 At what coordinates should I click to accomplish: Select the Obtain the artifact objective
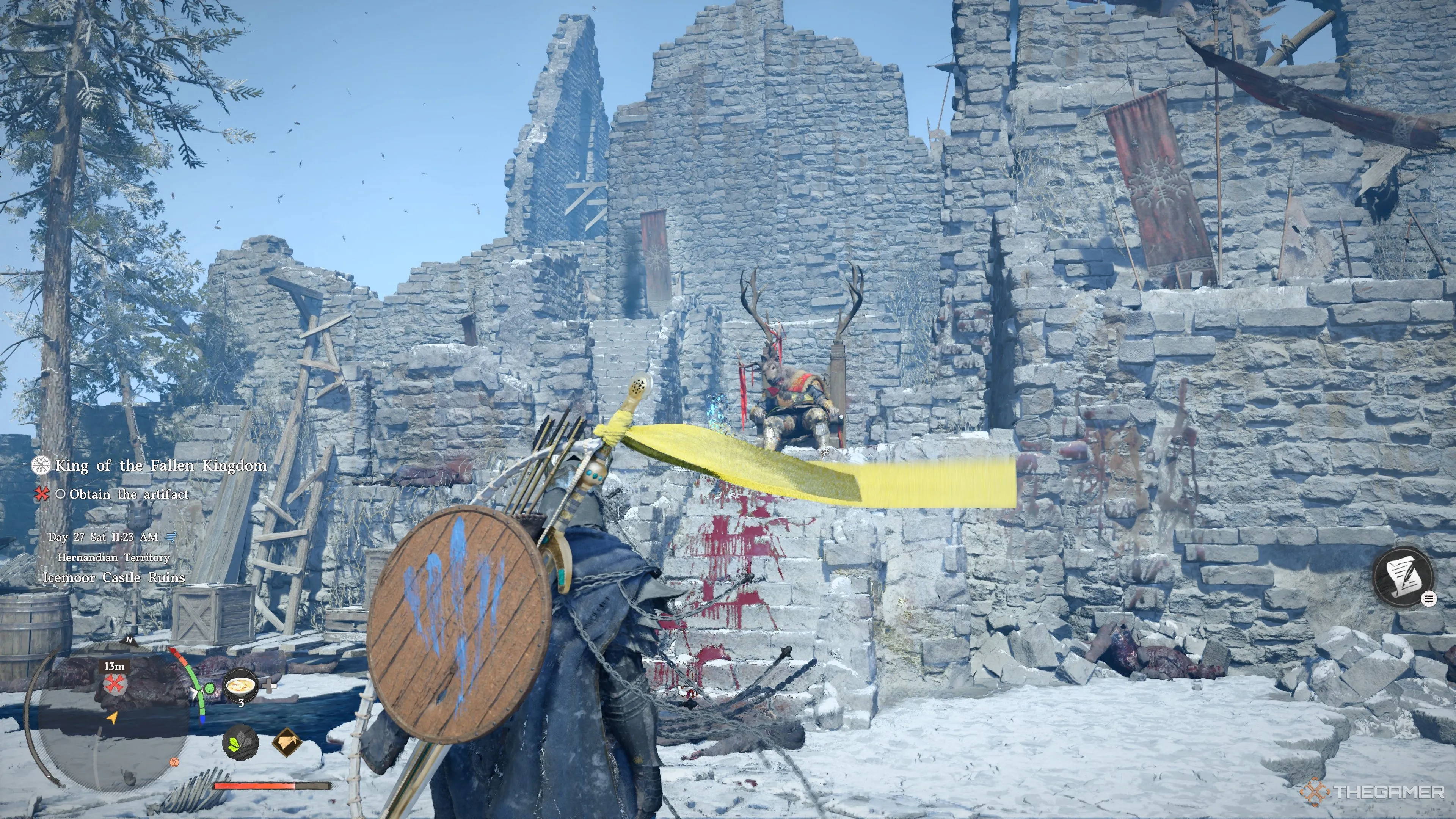pyautogui.click(x=129, y=494)
